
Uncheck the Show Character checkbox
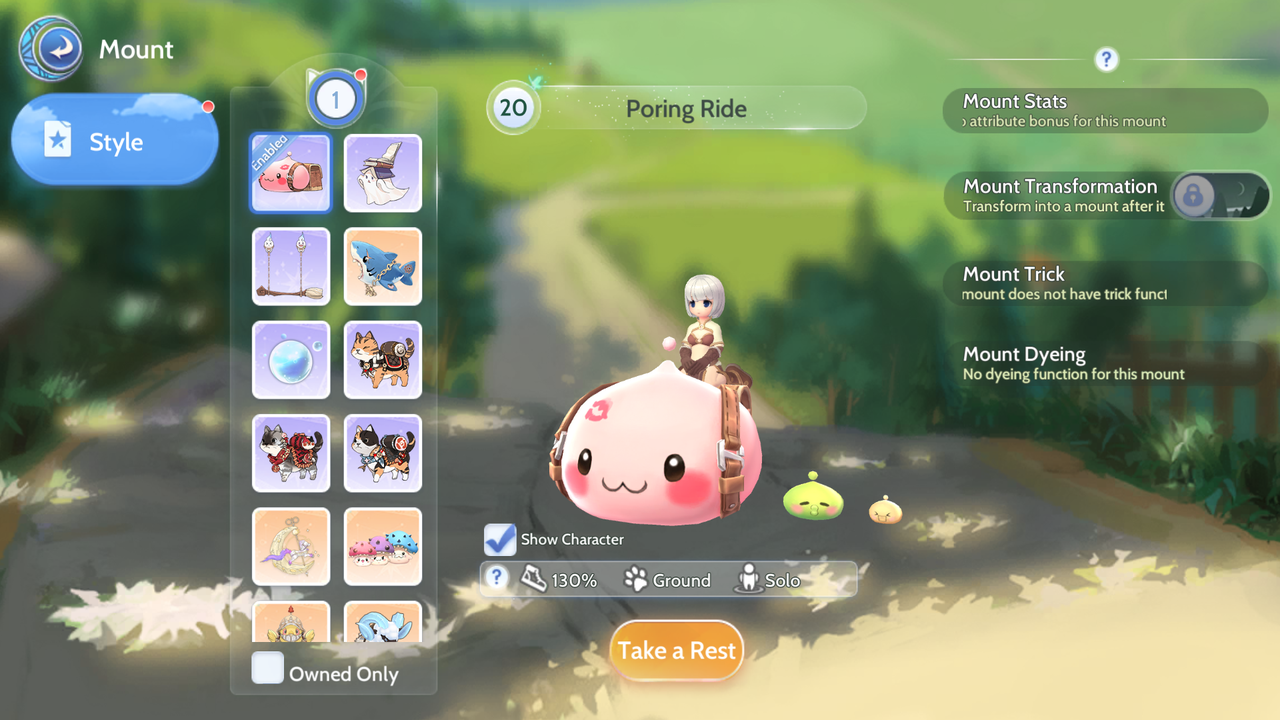click(500, 539)
